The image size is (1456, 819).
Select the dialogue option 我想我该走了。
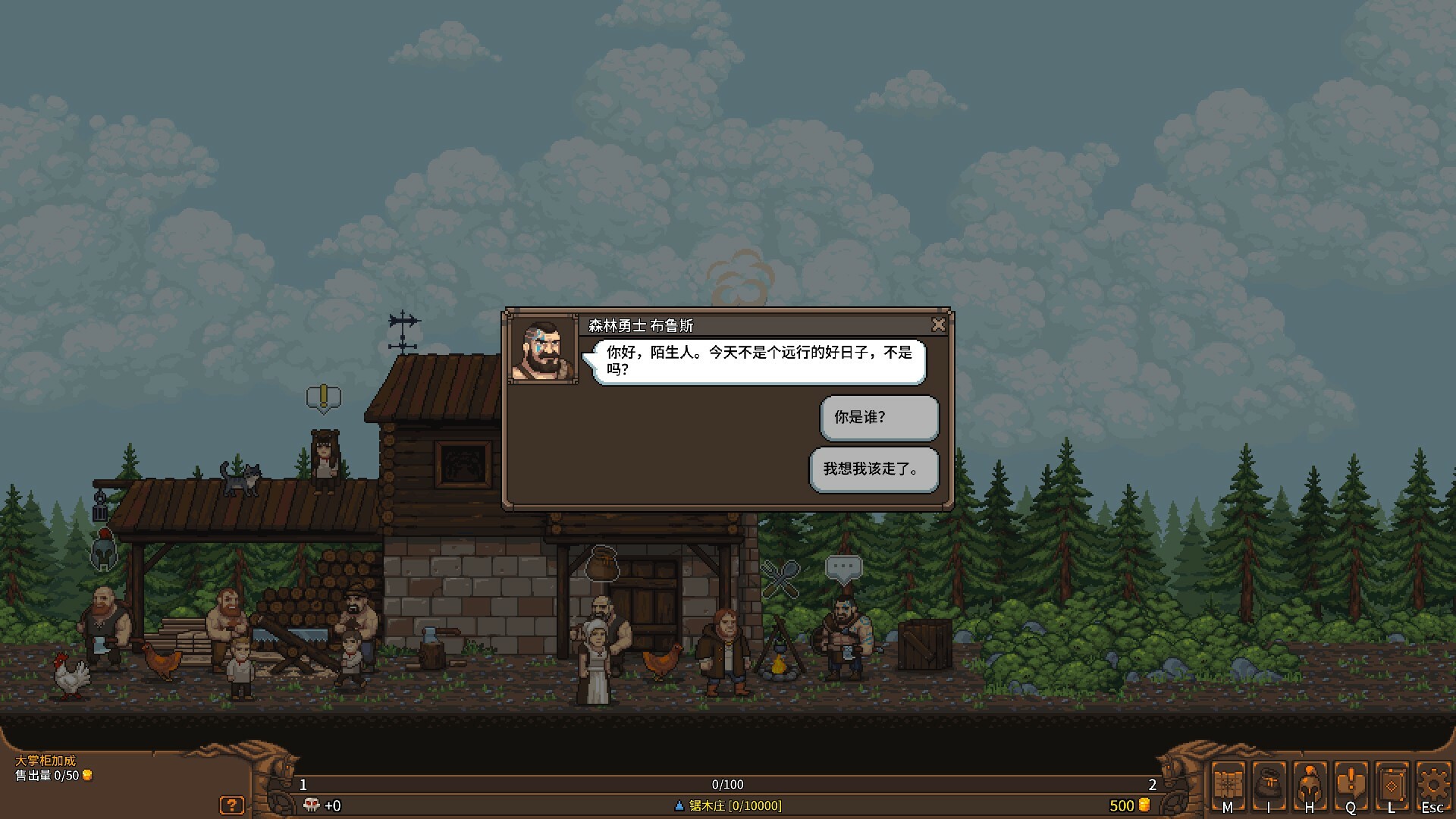pos(874,470)
